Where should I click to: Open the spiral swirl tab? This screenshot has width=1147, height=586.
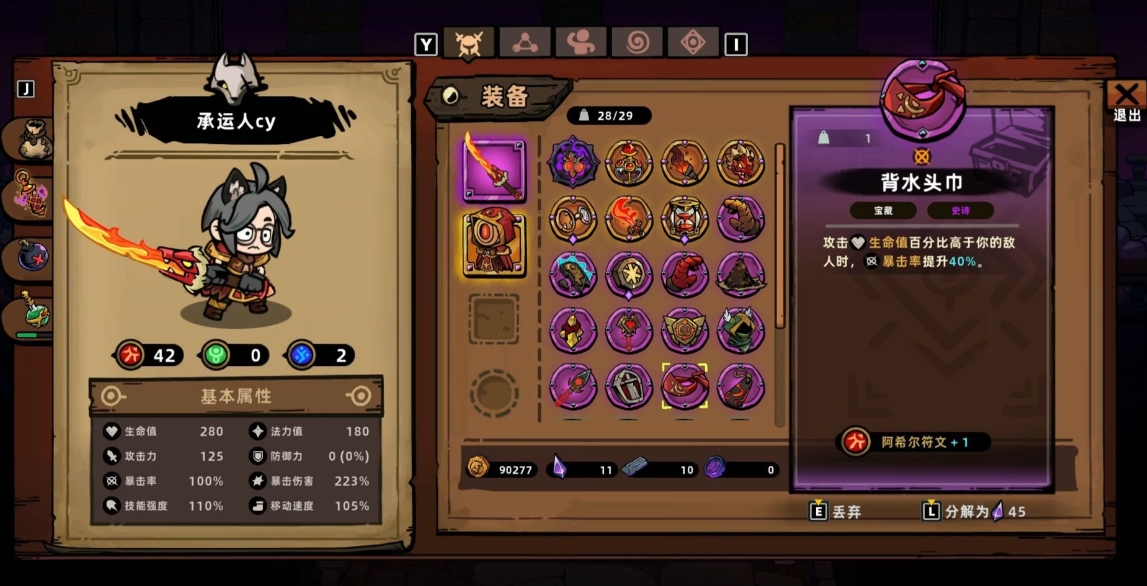click(636, 43)
